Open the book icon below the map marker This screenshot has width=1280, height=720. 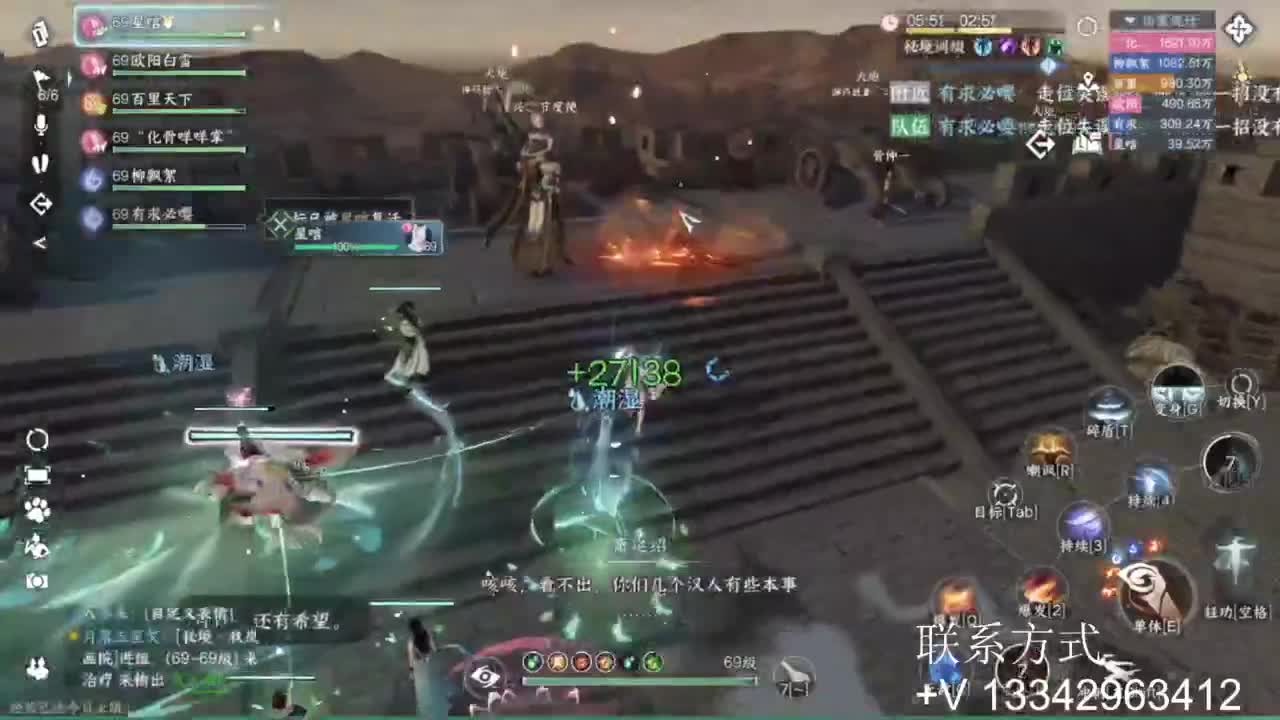tap(1088, 144)
